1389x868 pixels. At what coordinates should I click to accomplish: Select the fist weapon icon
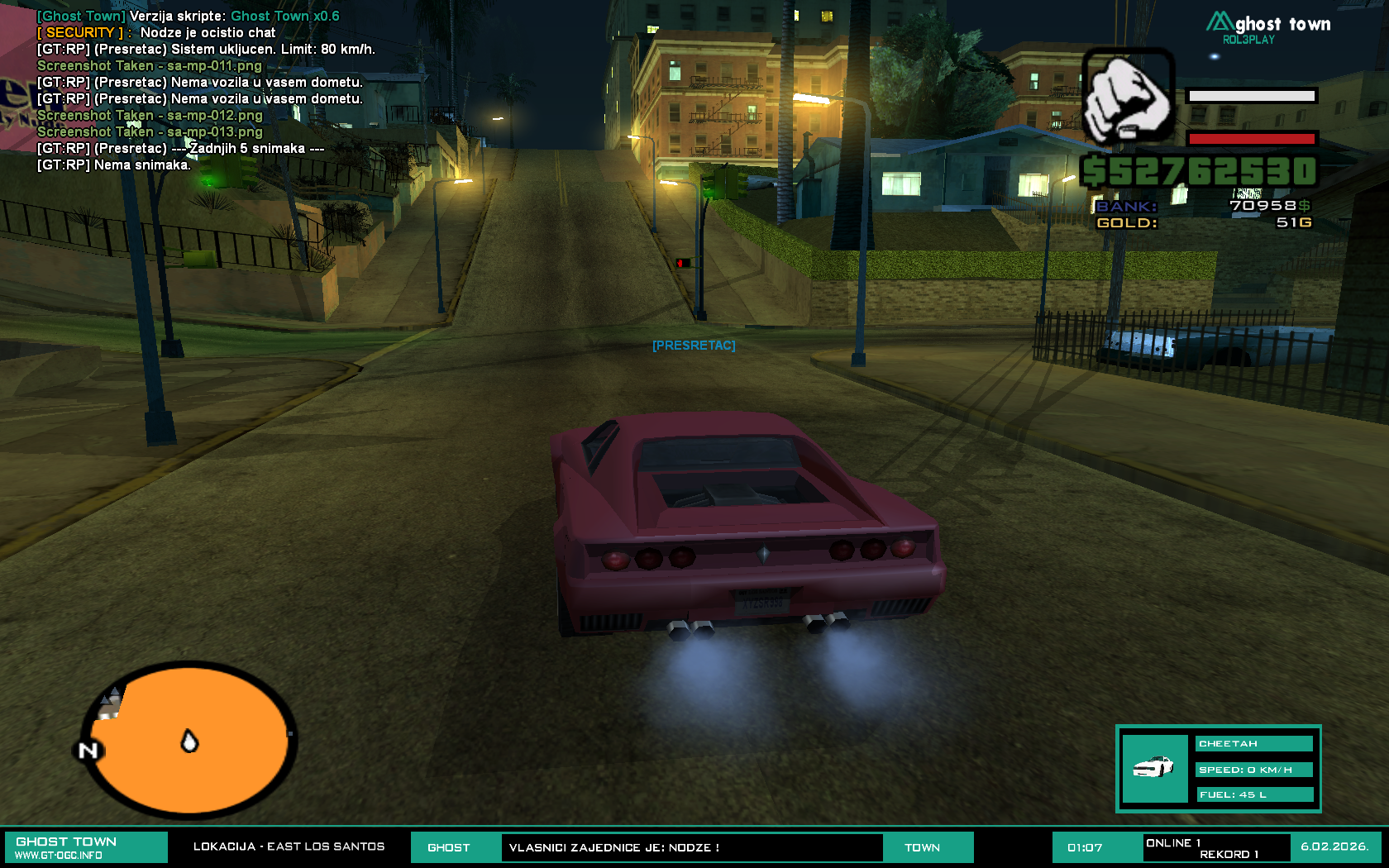1128,96
